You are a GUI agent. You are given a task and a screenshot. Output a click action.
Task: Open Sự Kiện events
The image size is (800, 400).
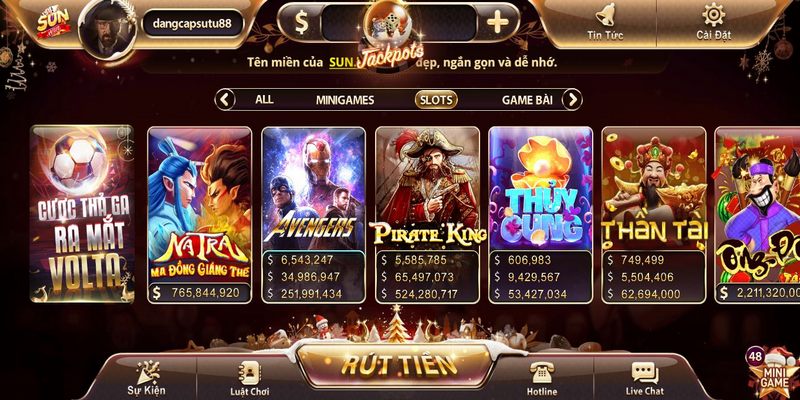pos(145,378)
